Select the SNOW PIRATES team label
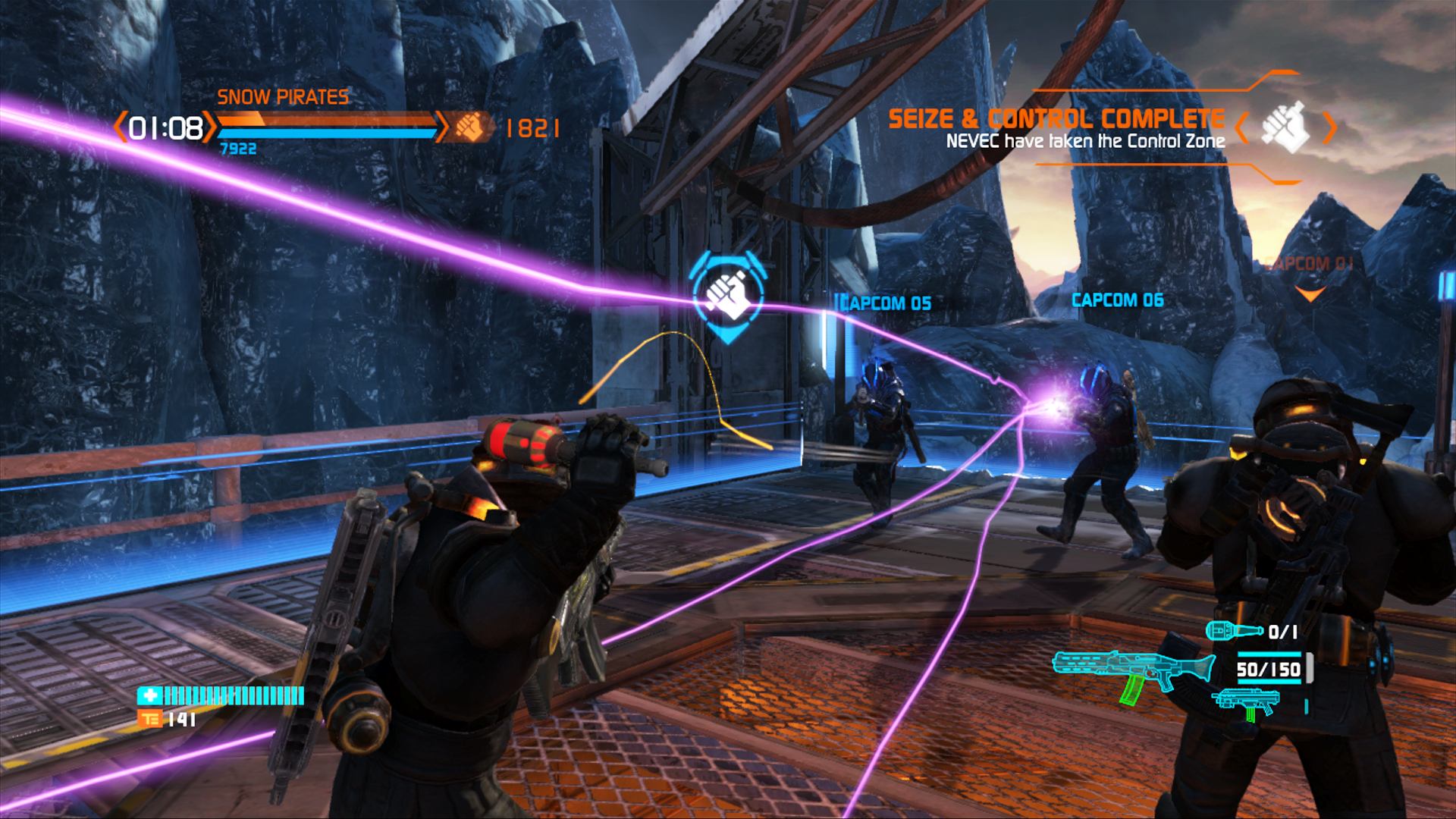Image resolution: width=1456 pixels, height=819 pixels. point(284,96)
